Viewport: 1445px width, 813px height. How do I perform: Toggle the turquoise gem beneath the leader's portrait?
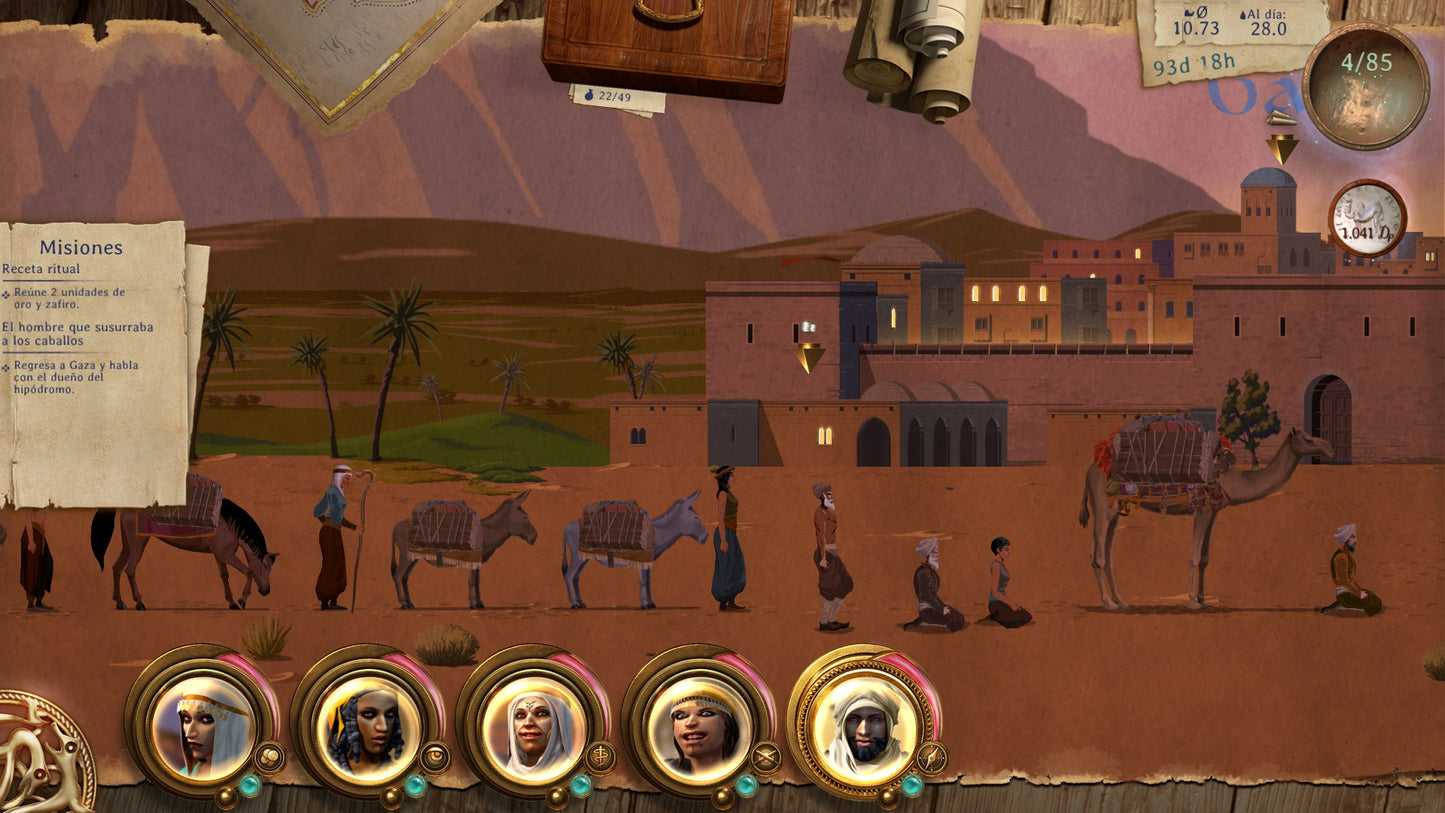click(x=913, y=783)
